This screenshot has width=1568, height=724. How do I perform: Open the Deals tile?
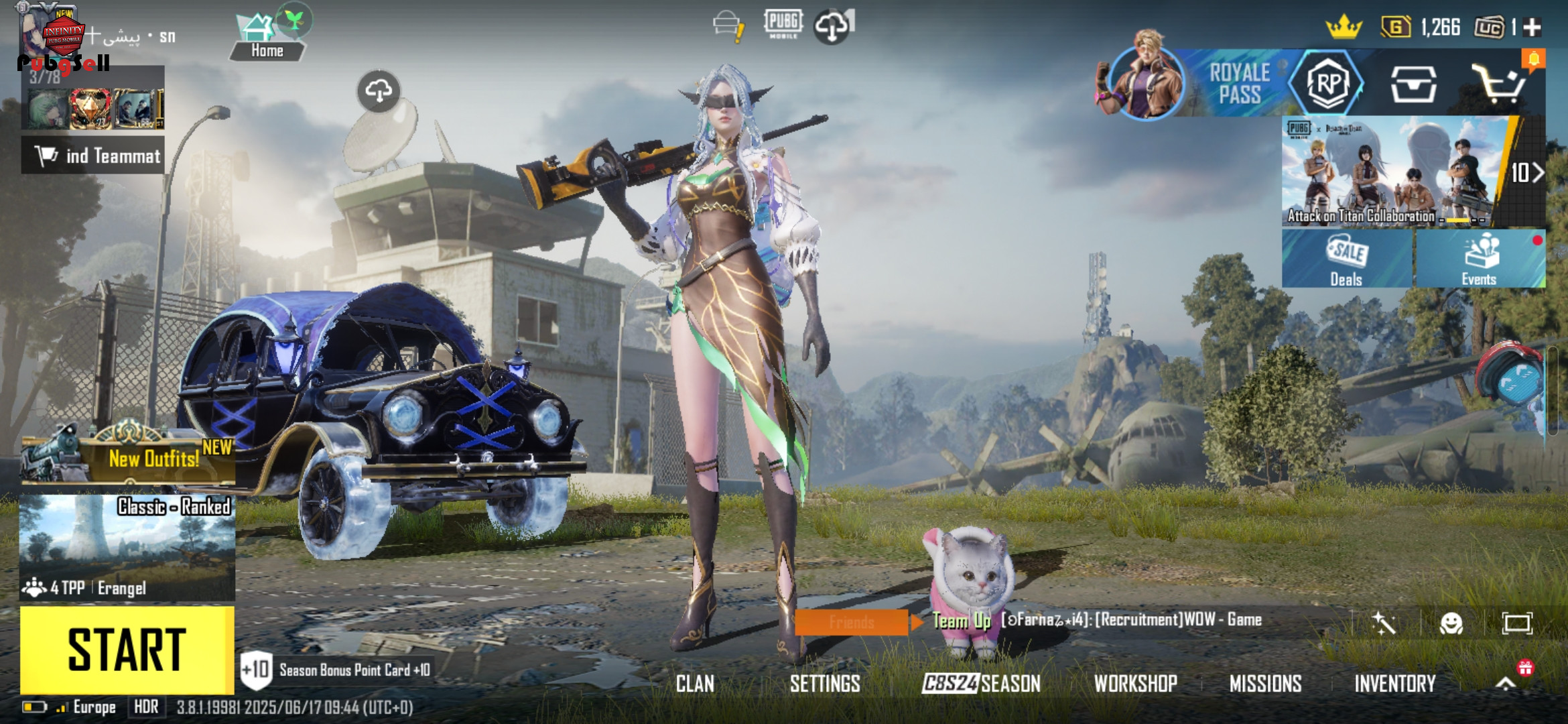[x=1347, y=259]
